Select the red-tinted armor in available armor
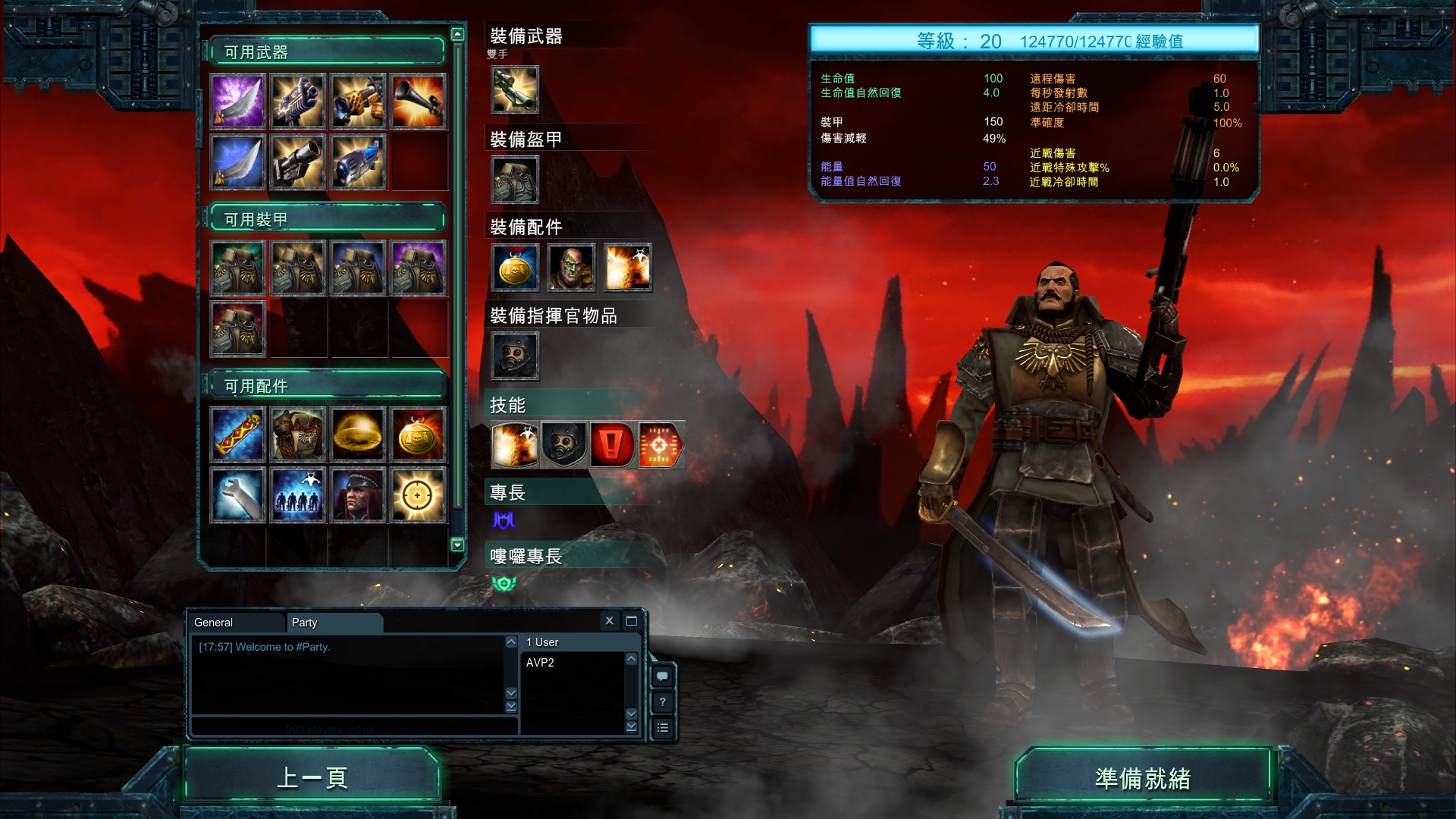Screen dimensions: 1456x819 tap(238, 328)
